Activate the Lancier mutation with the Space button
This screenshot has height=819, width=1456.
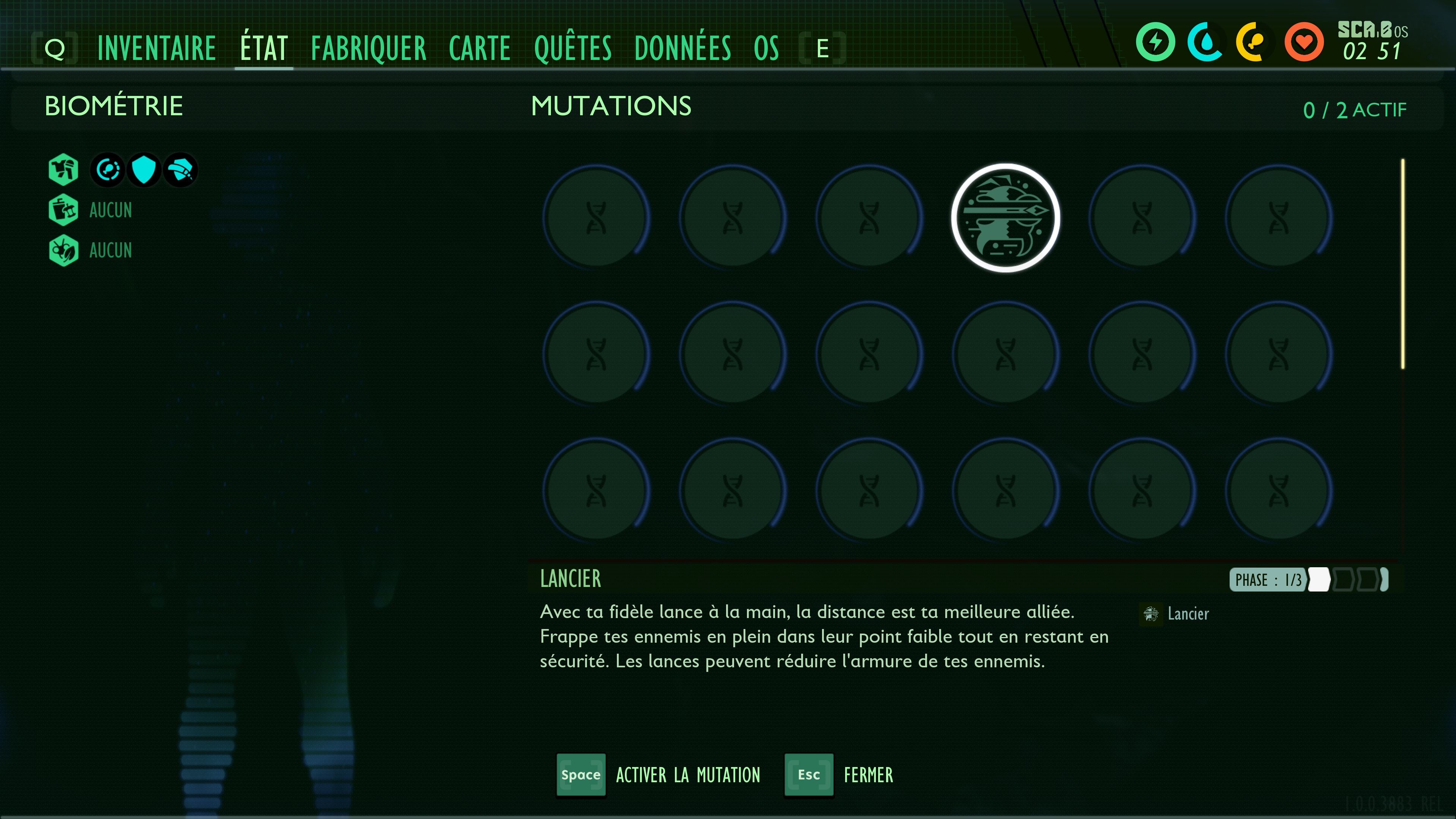[x=581, y=775]
